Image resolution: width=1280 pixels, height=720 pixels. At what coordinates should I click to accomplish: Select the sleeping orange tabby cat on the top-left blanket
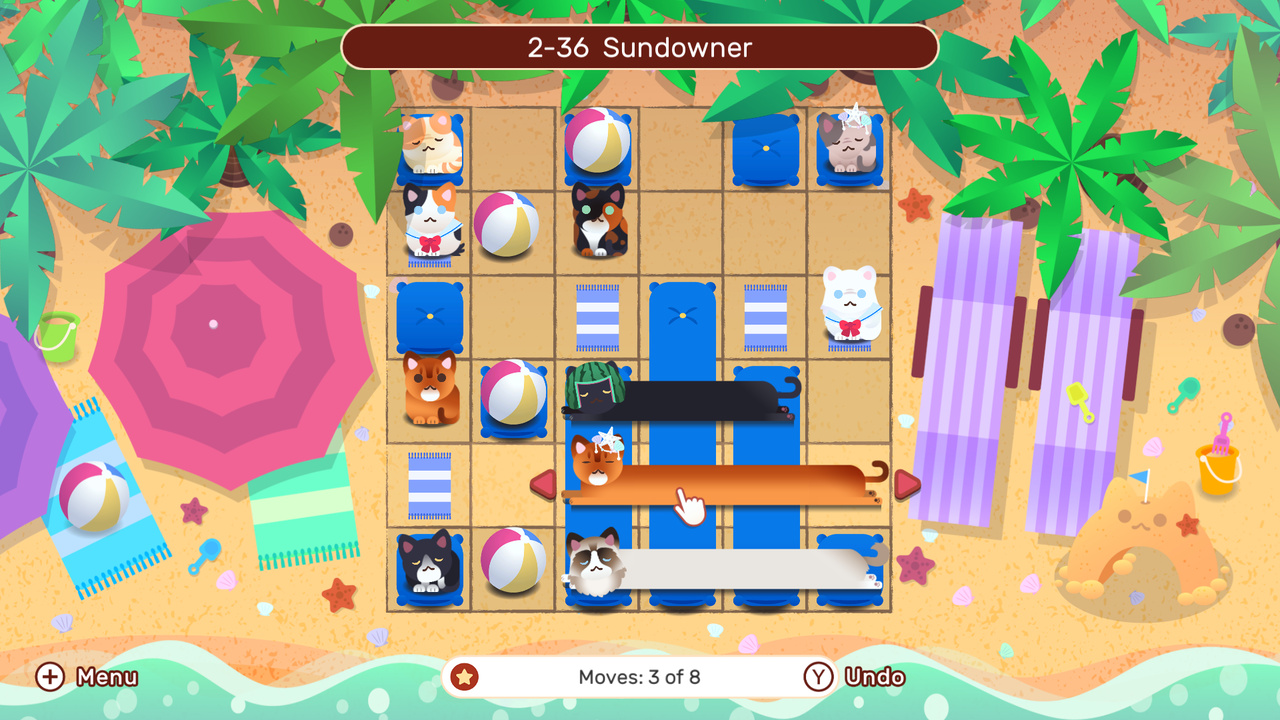tap(430, 143)
